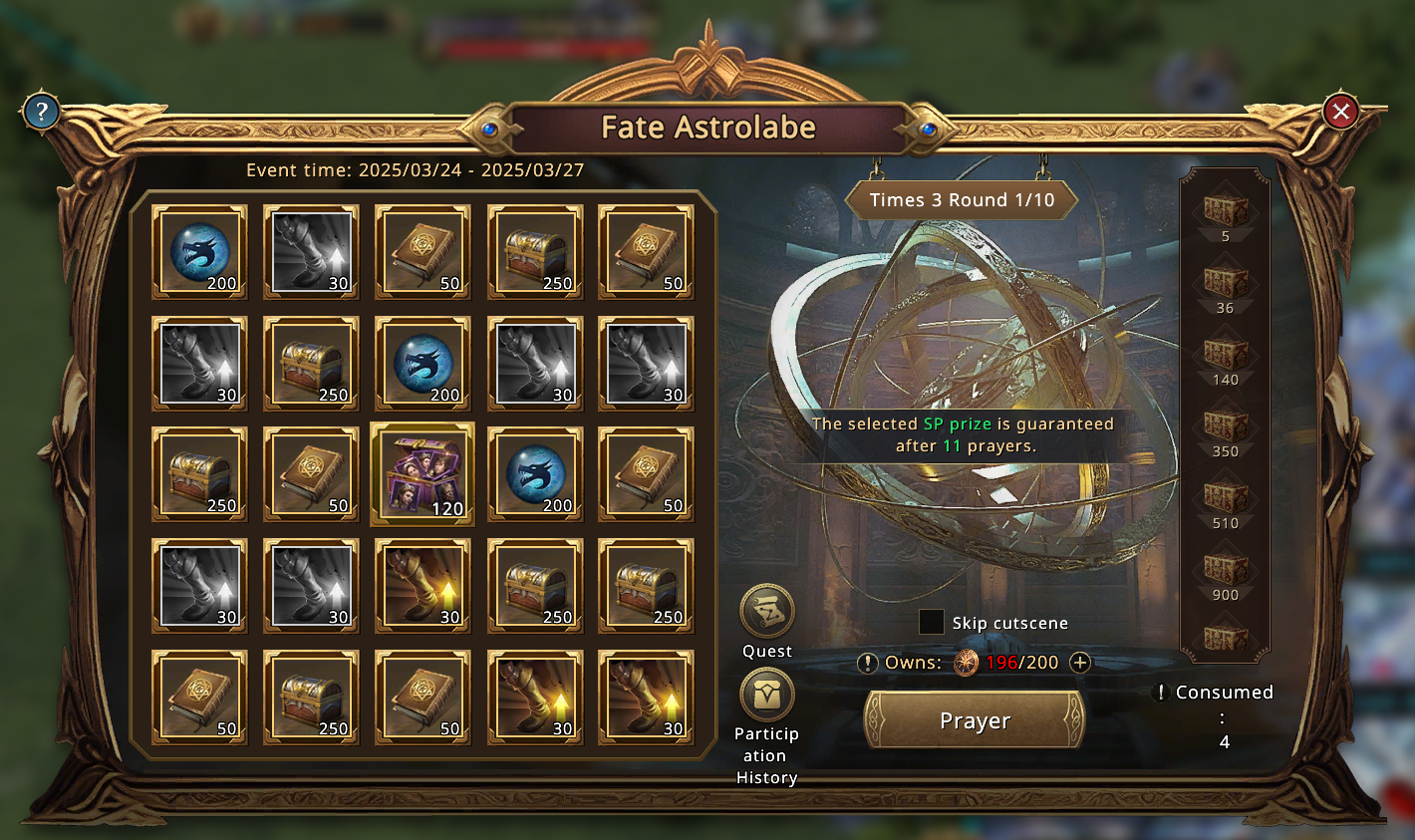Select the milestone chest labeled 5
This screenshot has height=840, width=1415.
click(1226, 210)
